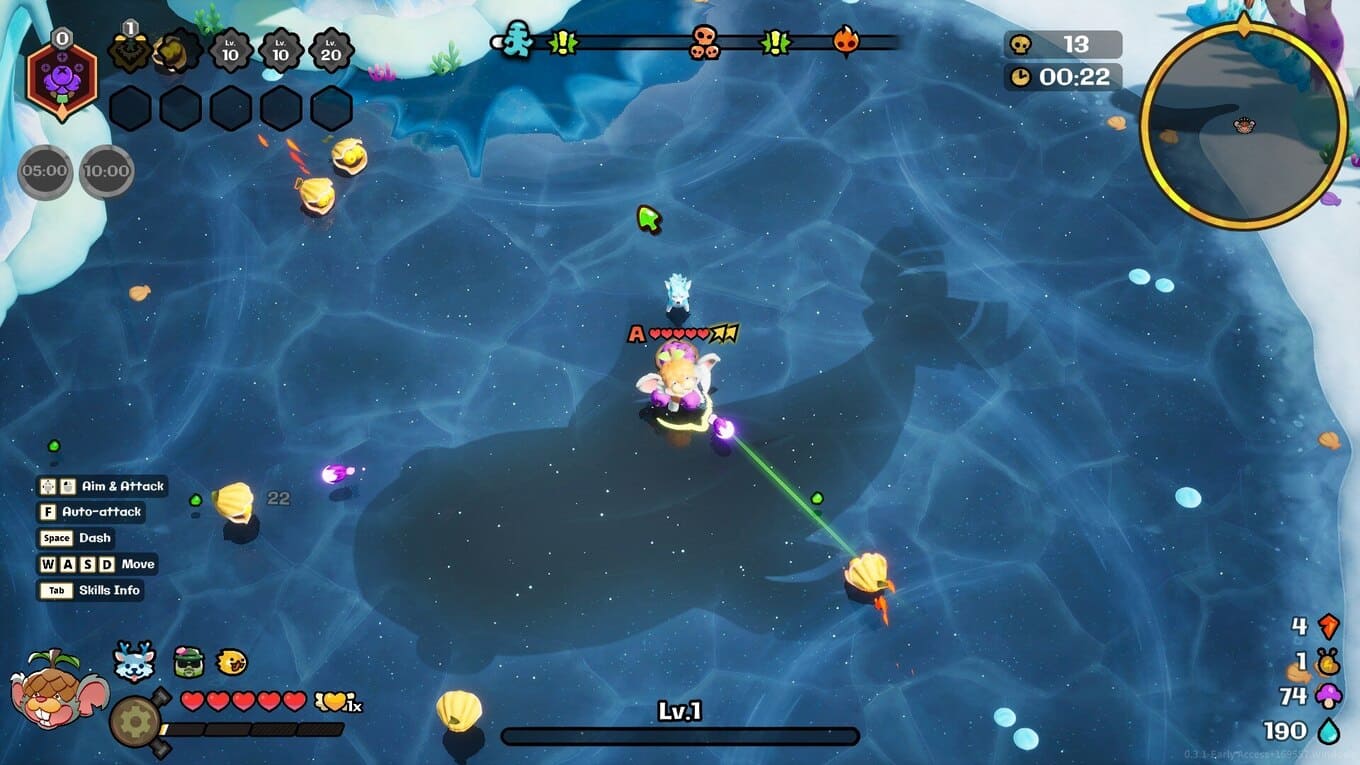Select the purple flower weapon hexagon icon
1360x765 pixels.
pos(62,80)
